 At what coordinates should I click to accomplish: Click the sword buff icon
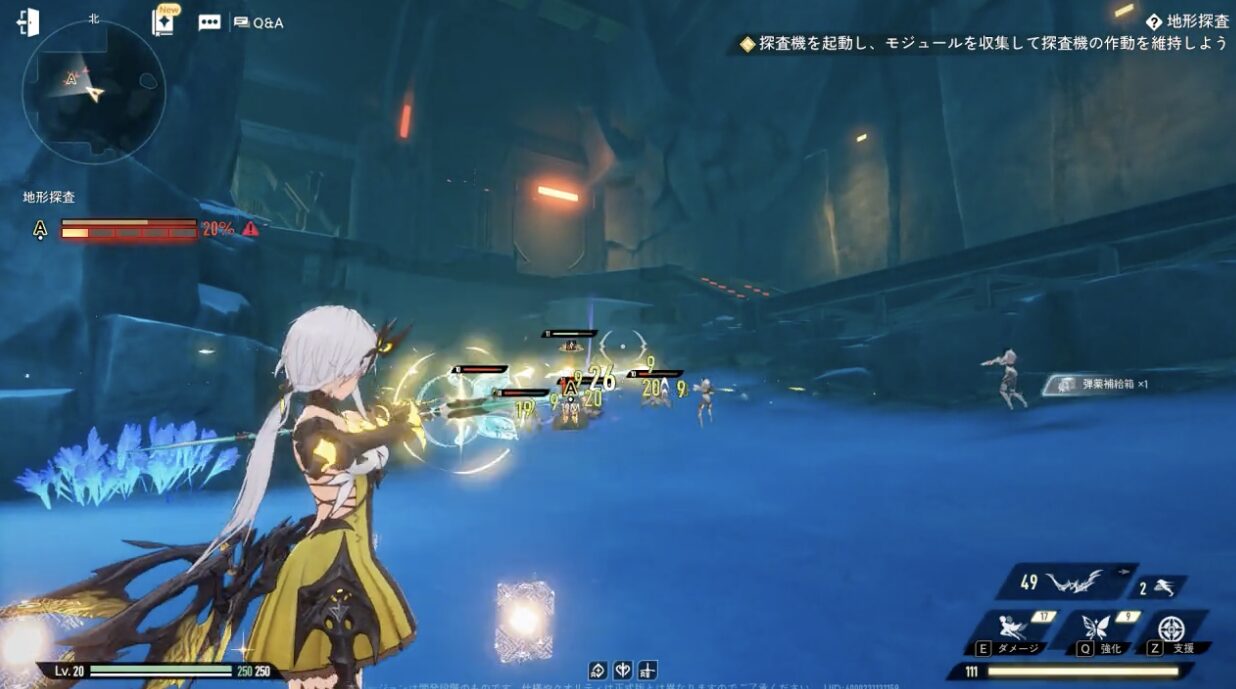pos(647,669)
